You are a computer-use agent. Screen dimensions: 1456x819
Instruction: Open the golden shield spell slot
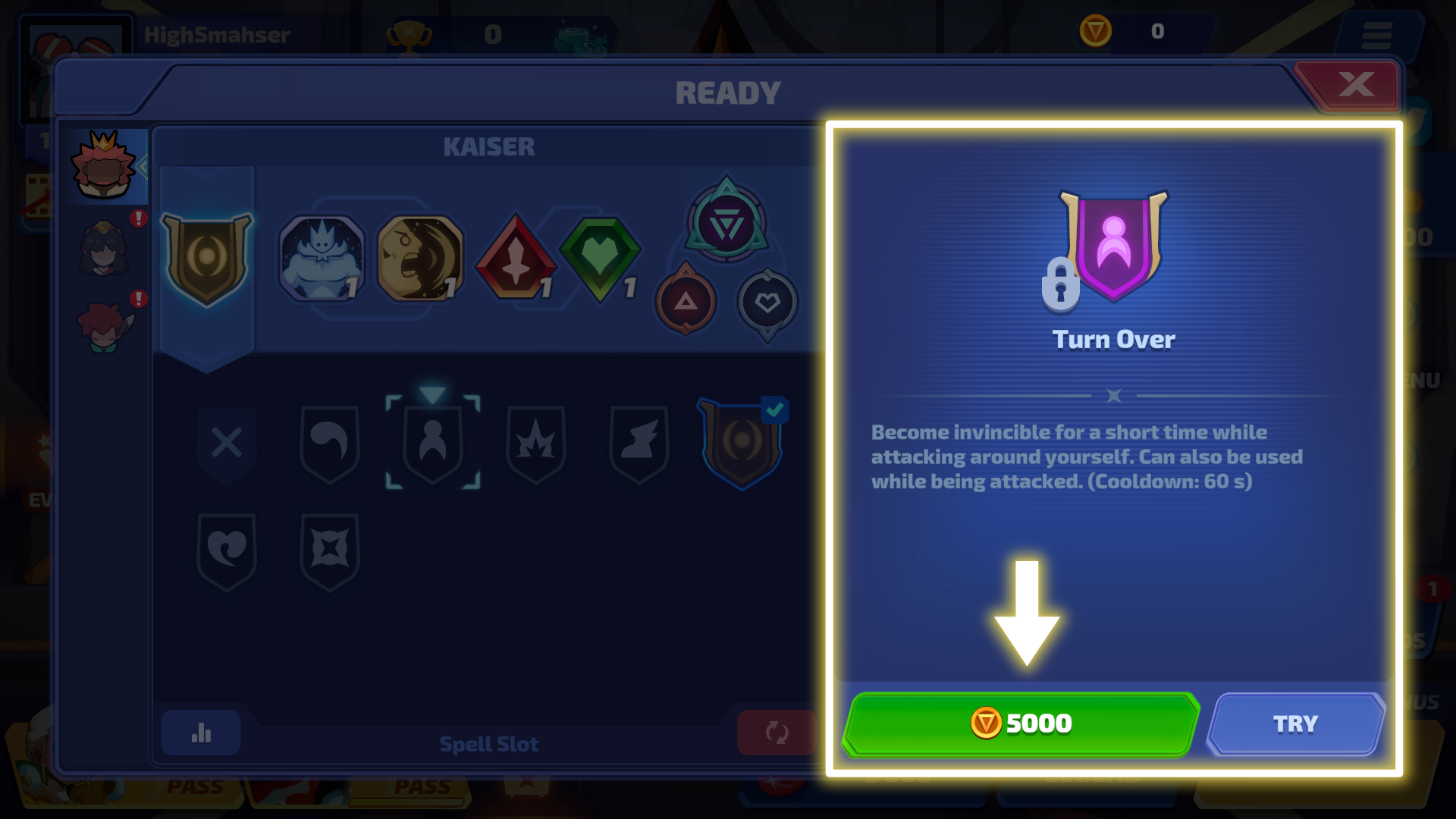click(x=206, y=259)
